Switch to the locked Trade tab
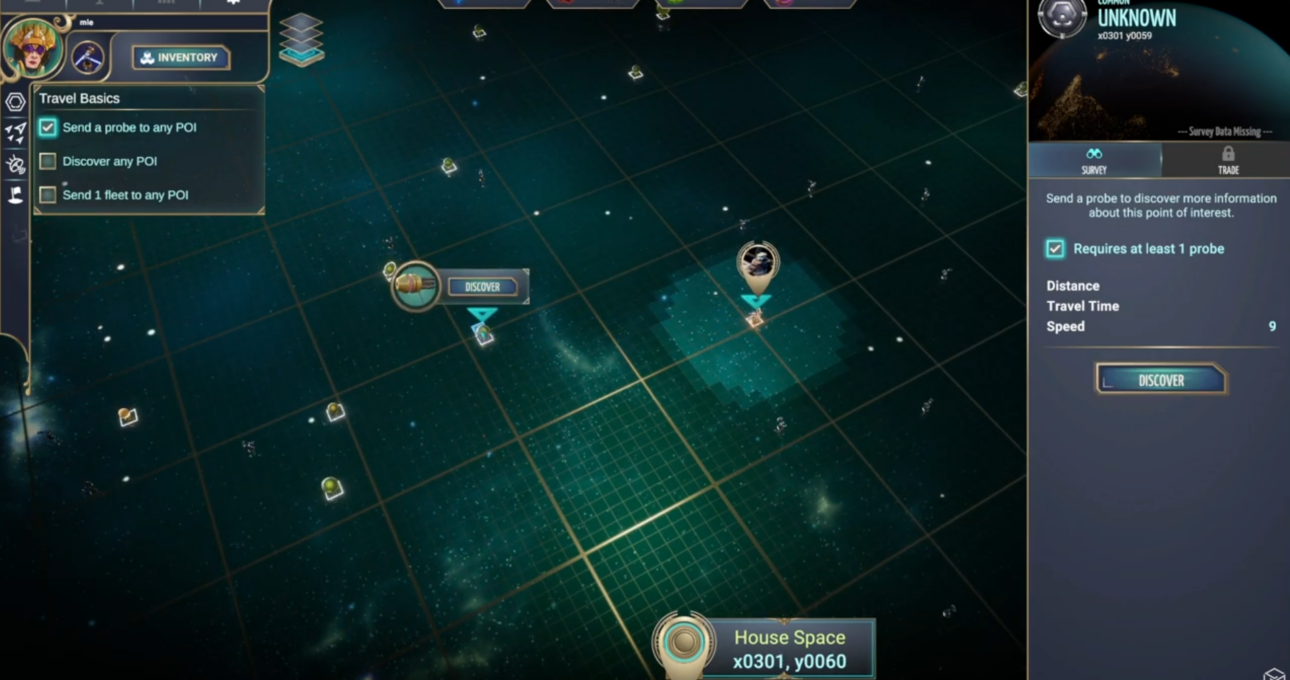The width and height of the screenshot is (1290, 680). pyautogui.click(x=1227, y=160)
